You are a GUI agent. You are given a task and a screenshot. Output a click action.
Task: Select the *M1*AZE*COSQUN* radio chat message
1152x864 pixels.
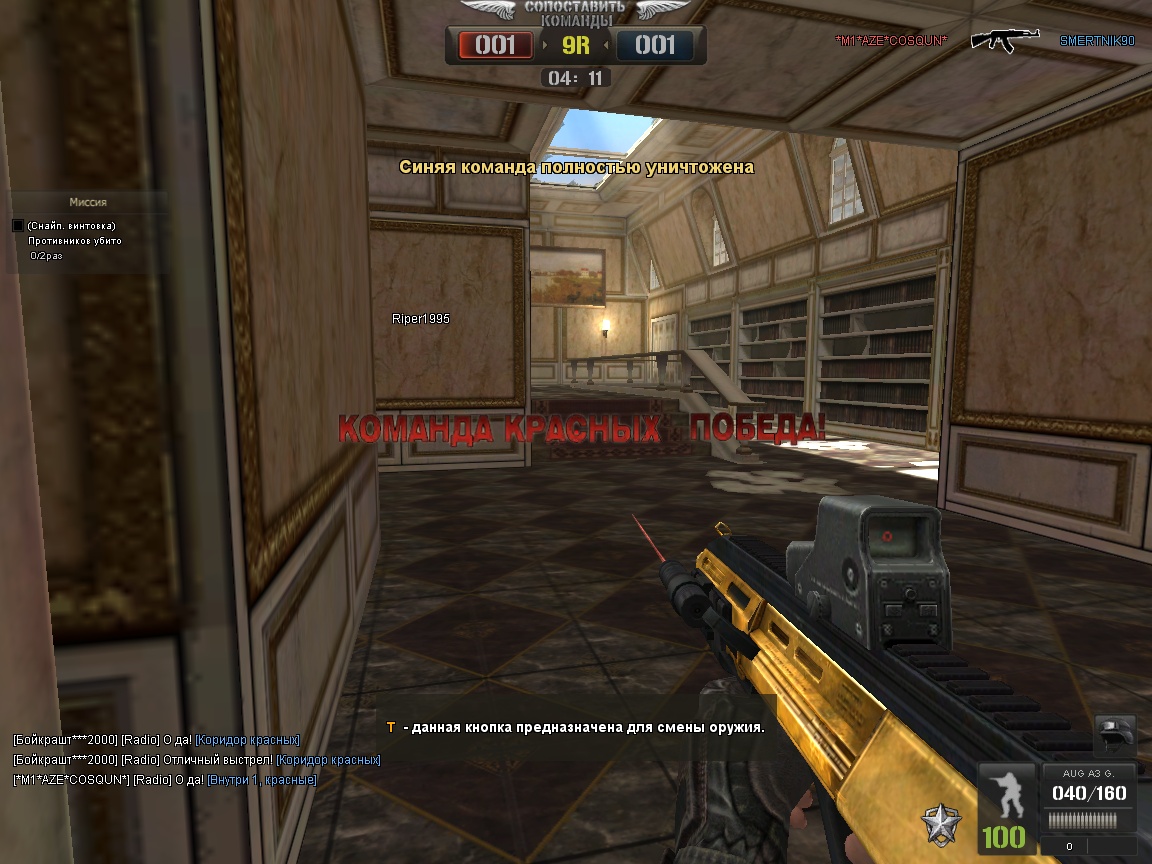tap(165, 780)
